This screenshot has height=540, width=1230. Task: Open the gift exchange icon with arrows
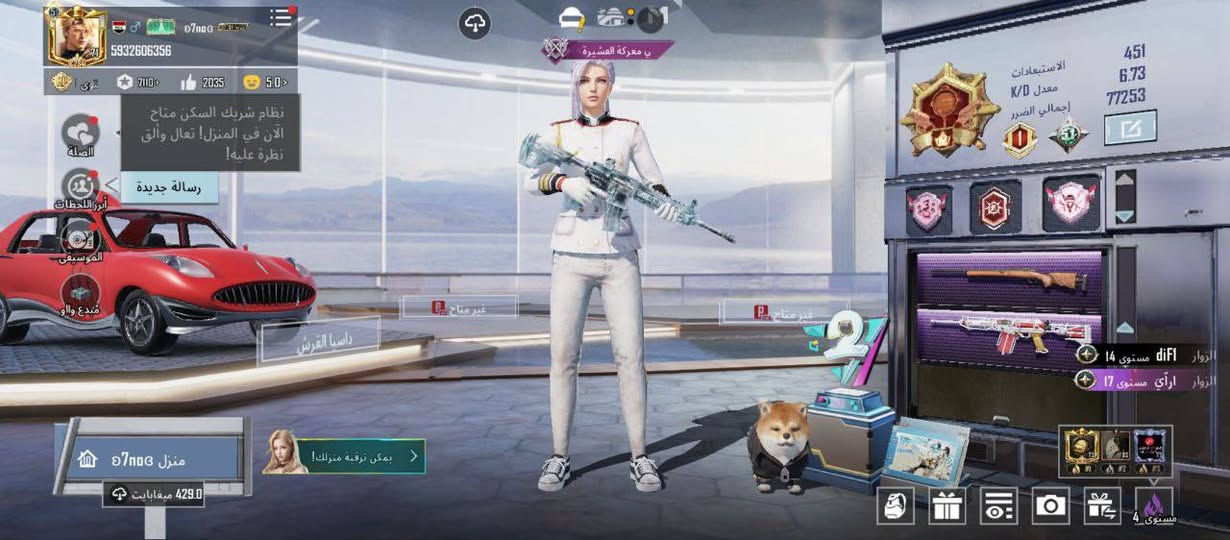1102,506
